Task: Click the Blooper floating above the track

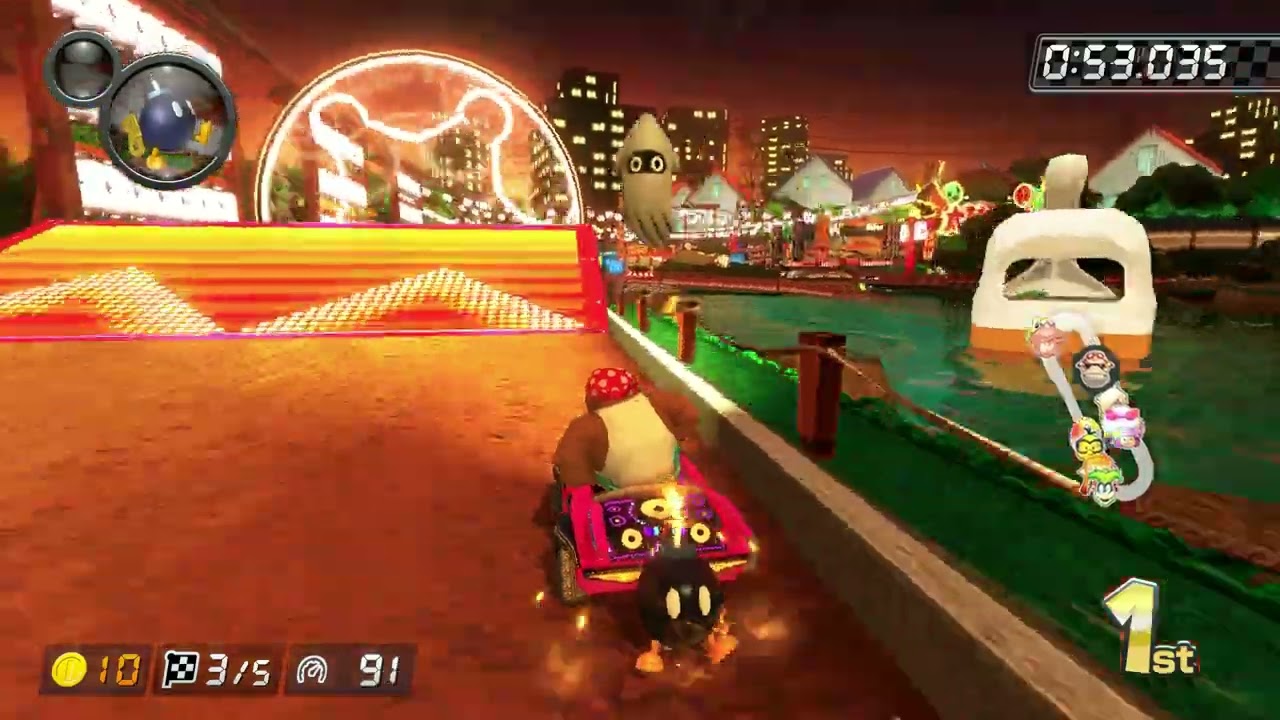Action: (x=650, y=165)
